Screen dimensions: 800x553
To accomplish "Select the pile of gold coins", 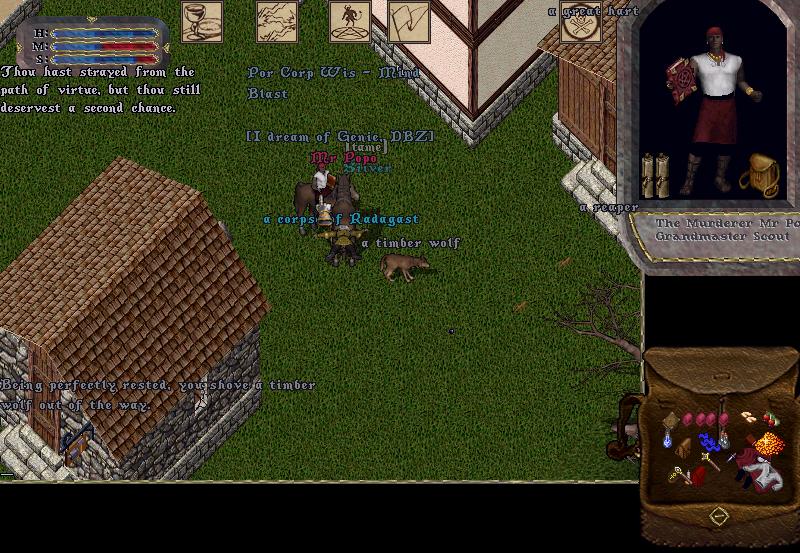I will pyautogui.click(x=768, y=441).
